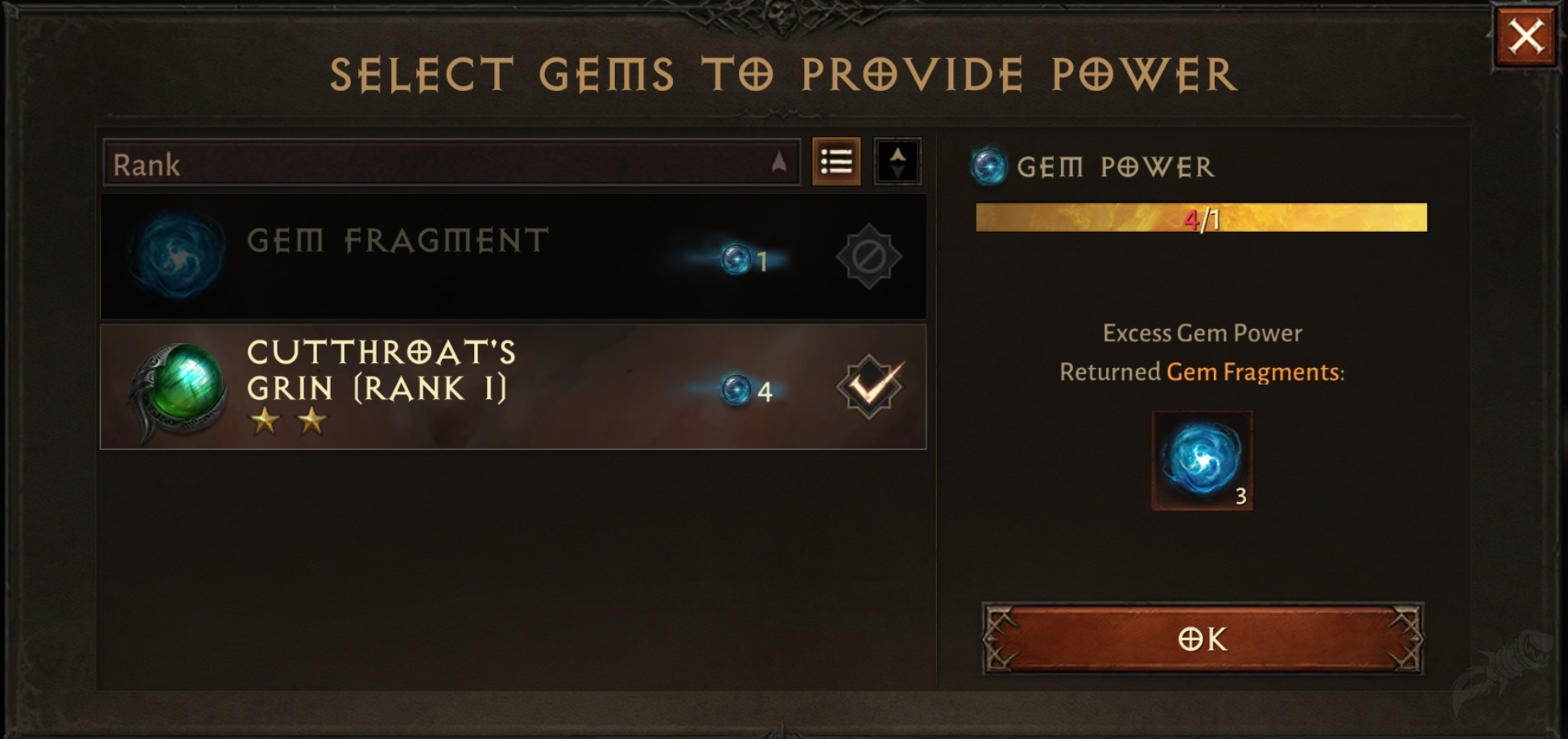Toggle the sort direction arrow
Image resolution: width=1568 pixels, height=739 pixels.
899,161
